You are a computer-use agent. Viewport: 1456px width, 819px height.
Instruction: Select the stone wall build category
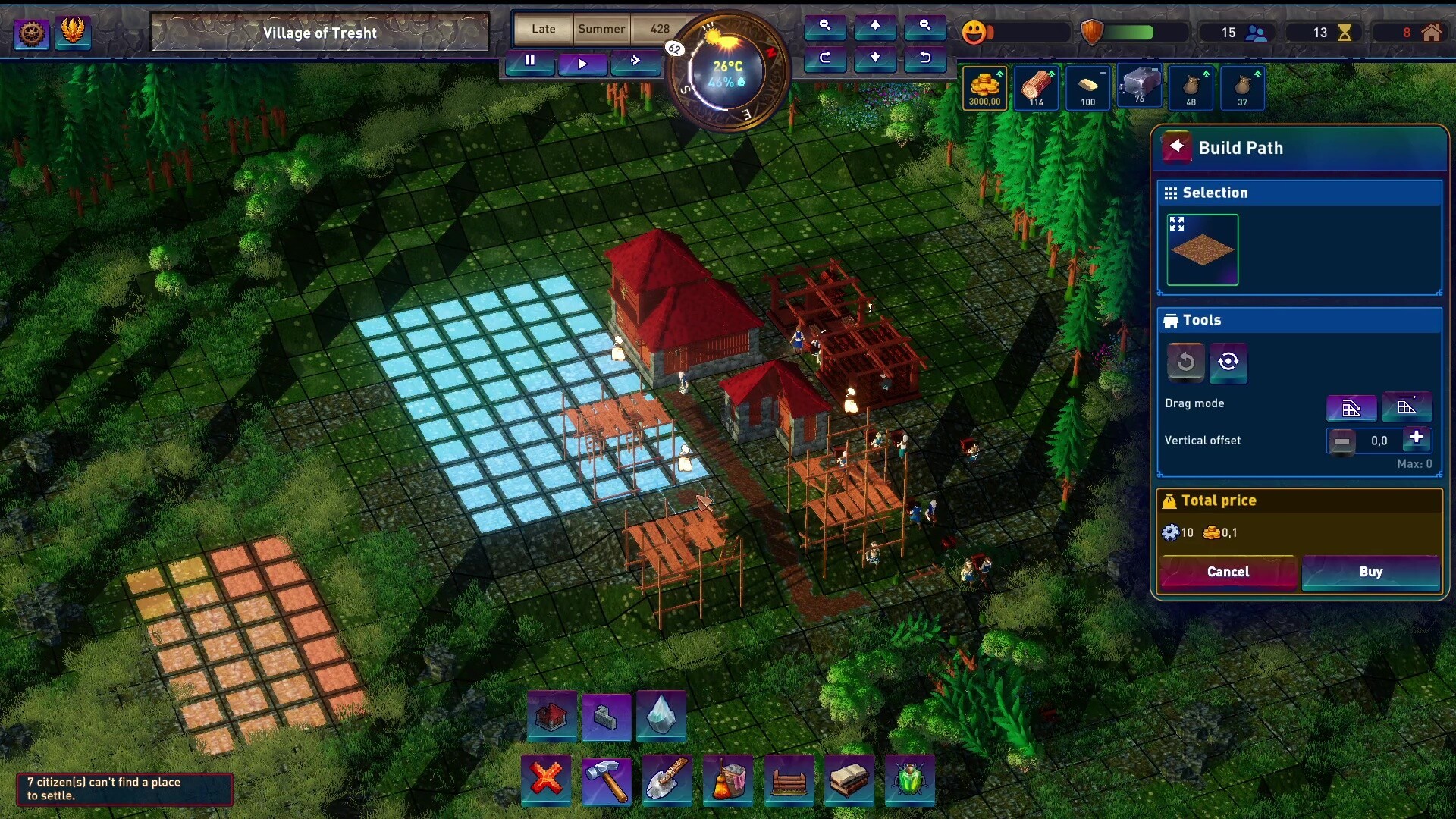pyautogui.click(x=606, y=715)
